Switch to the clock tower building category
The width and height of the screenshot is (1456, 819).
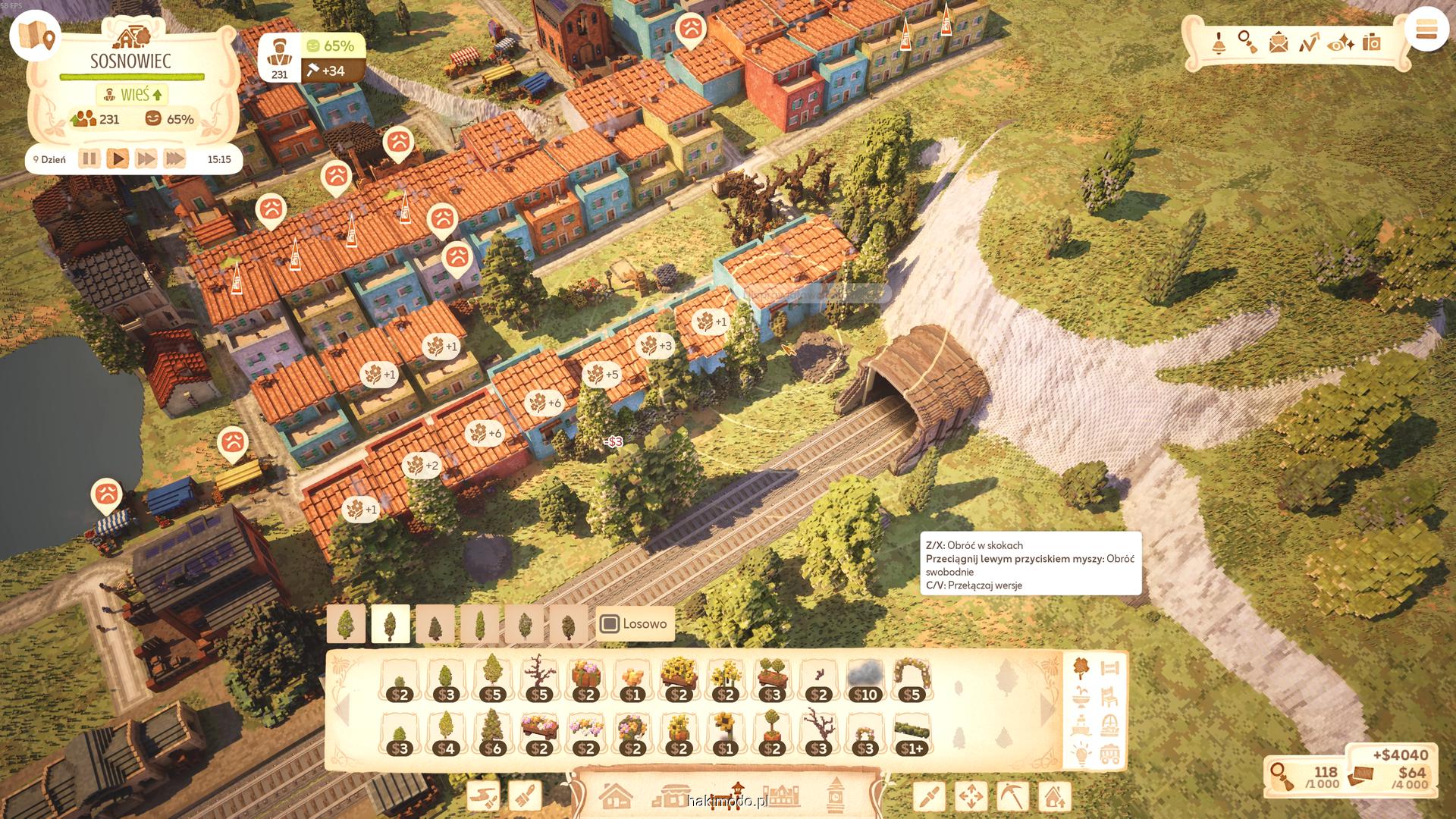click(x=836, y=795)
